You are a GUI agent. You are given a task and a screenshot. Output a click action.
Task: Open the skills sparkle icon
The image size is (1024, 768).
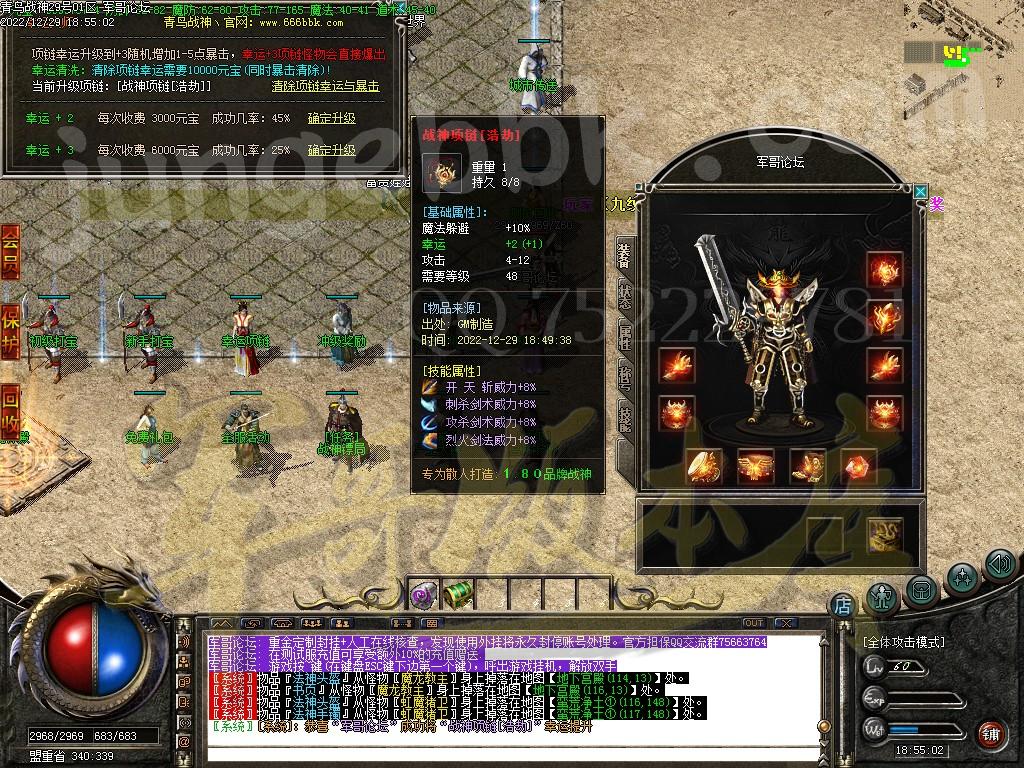(x=961, y=577)
